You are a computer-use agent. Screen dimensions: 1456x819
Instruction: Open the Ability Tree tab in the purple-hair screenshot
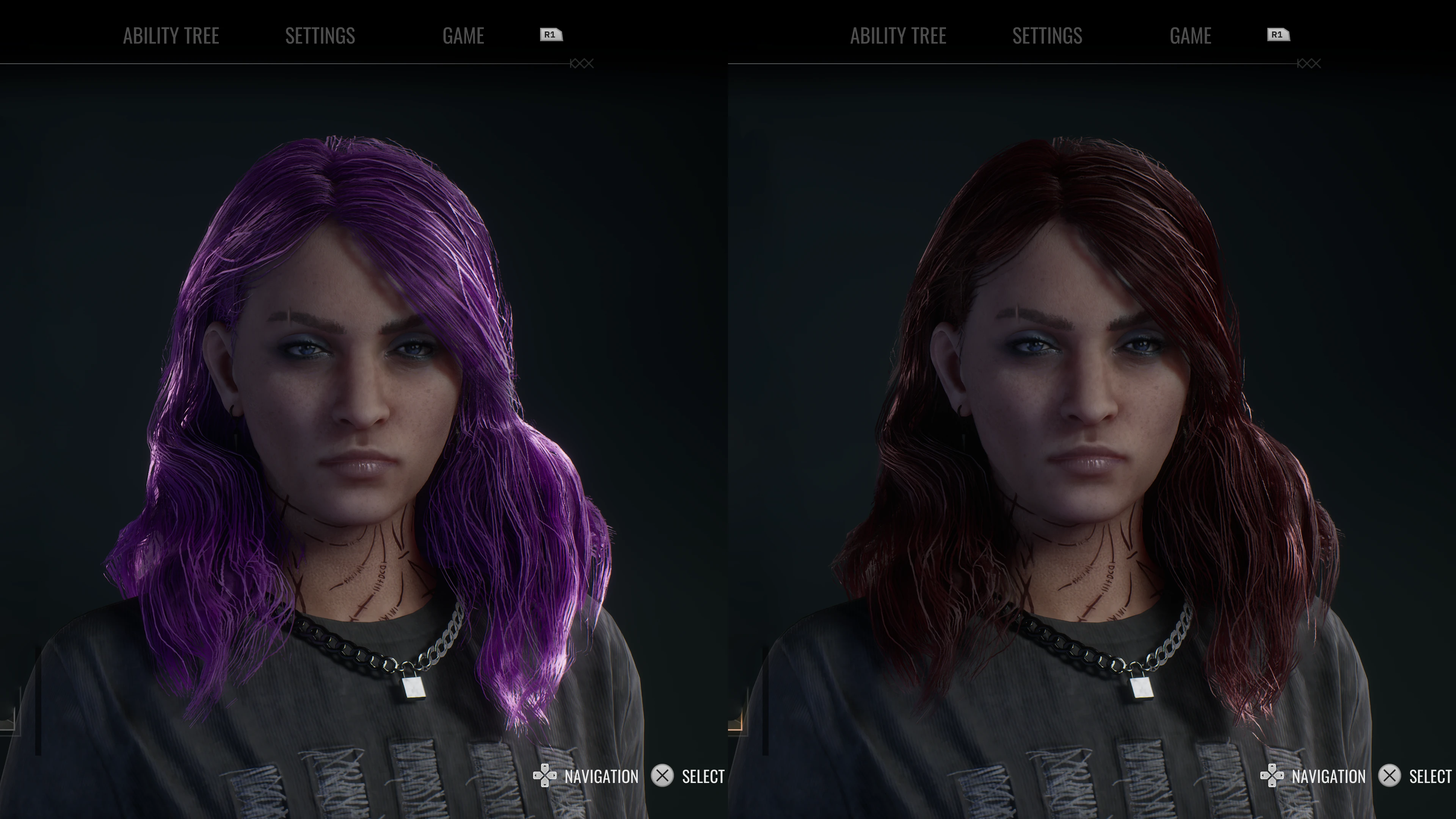click(x=171, y=36)
